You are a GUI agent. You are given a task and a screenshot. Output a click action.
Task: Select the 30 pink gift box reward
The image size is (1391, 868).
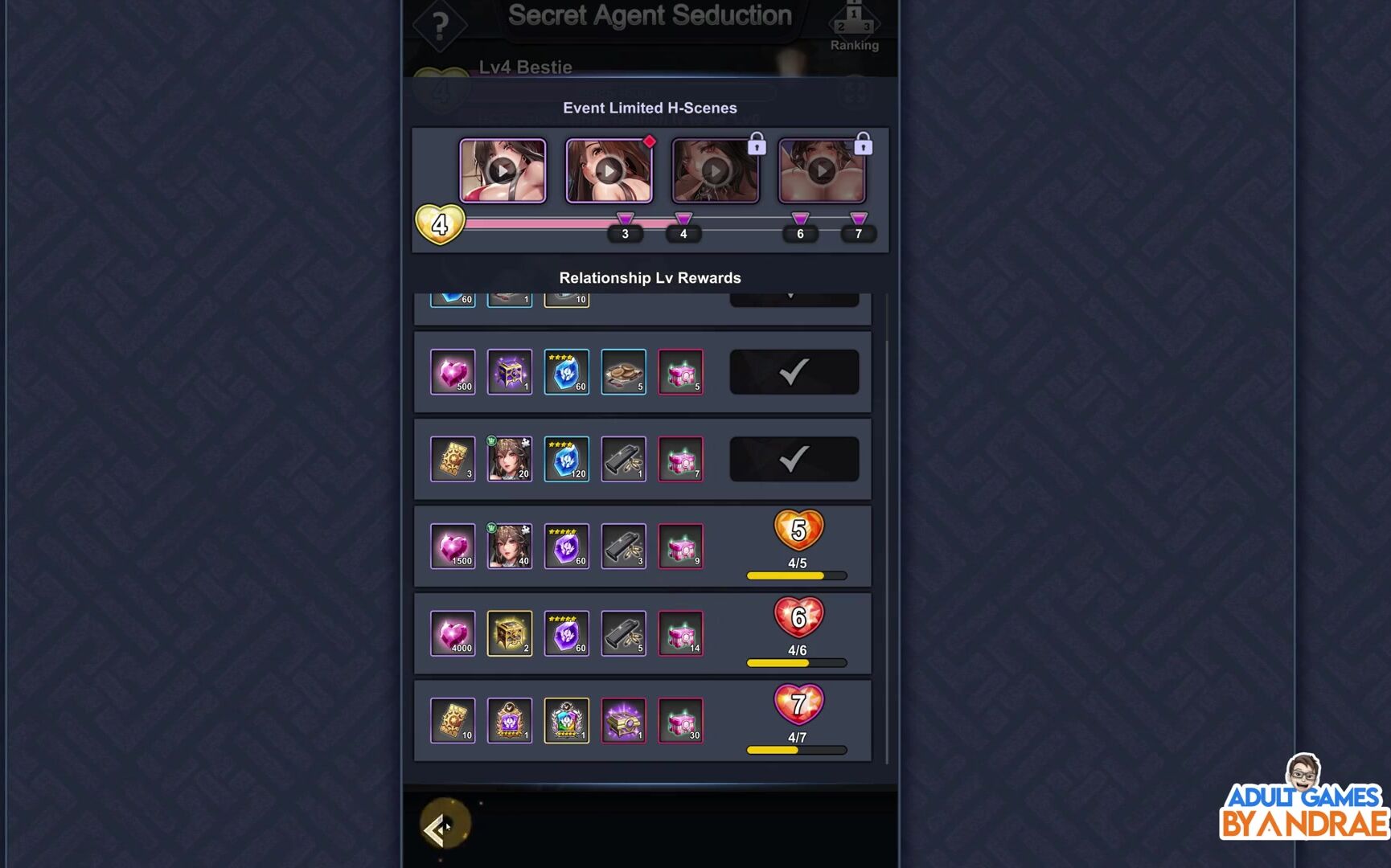tap(681, 721)
